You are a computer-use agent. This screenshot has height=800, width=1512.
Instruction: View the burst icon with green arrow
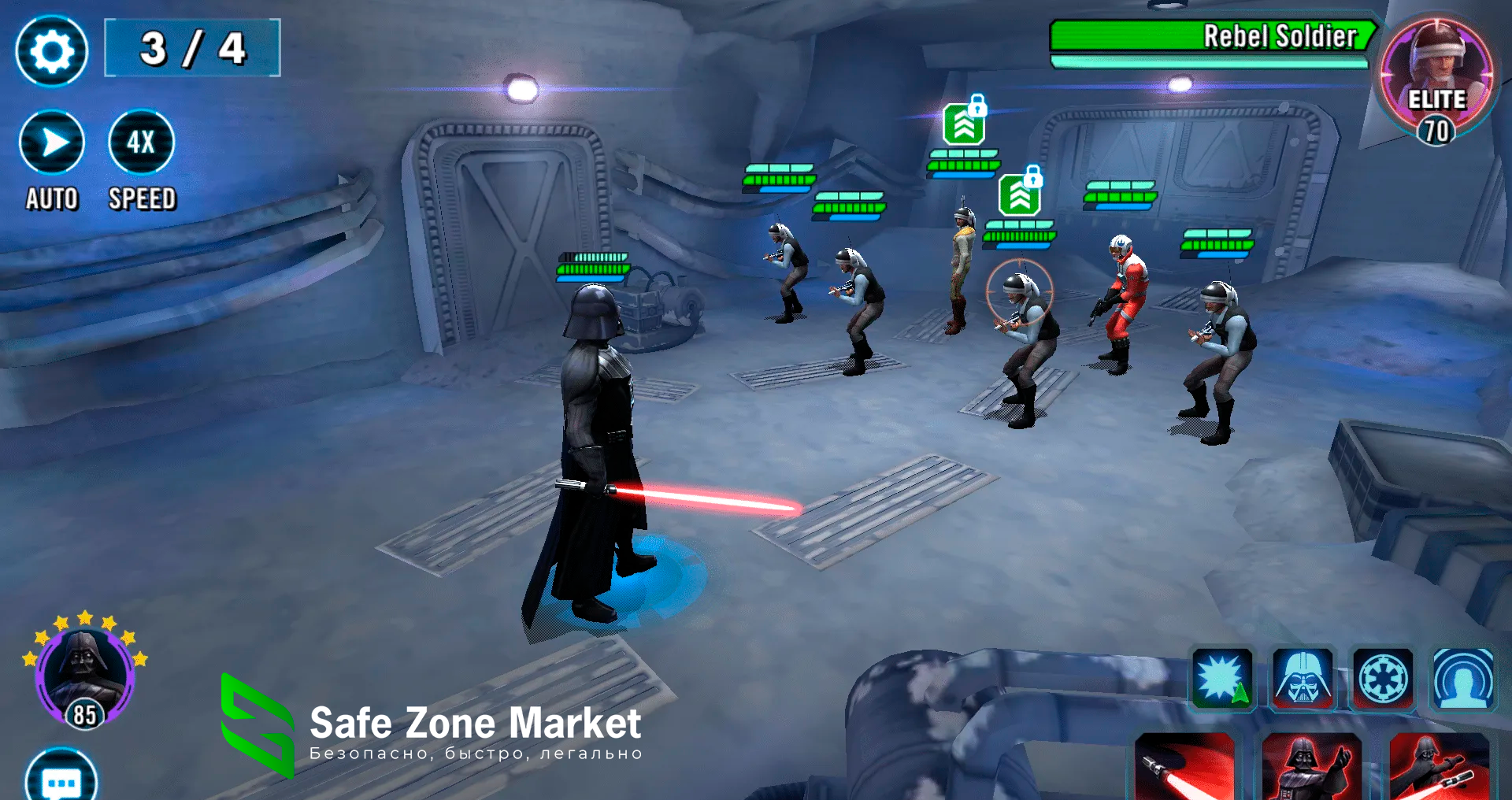[1221, 679]
